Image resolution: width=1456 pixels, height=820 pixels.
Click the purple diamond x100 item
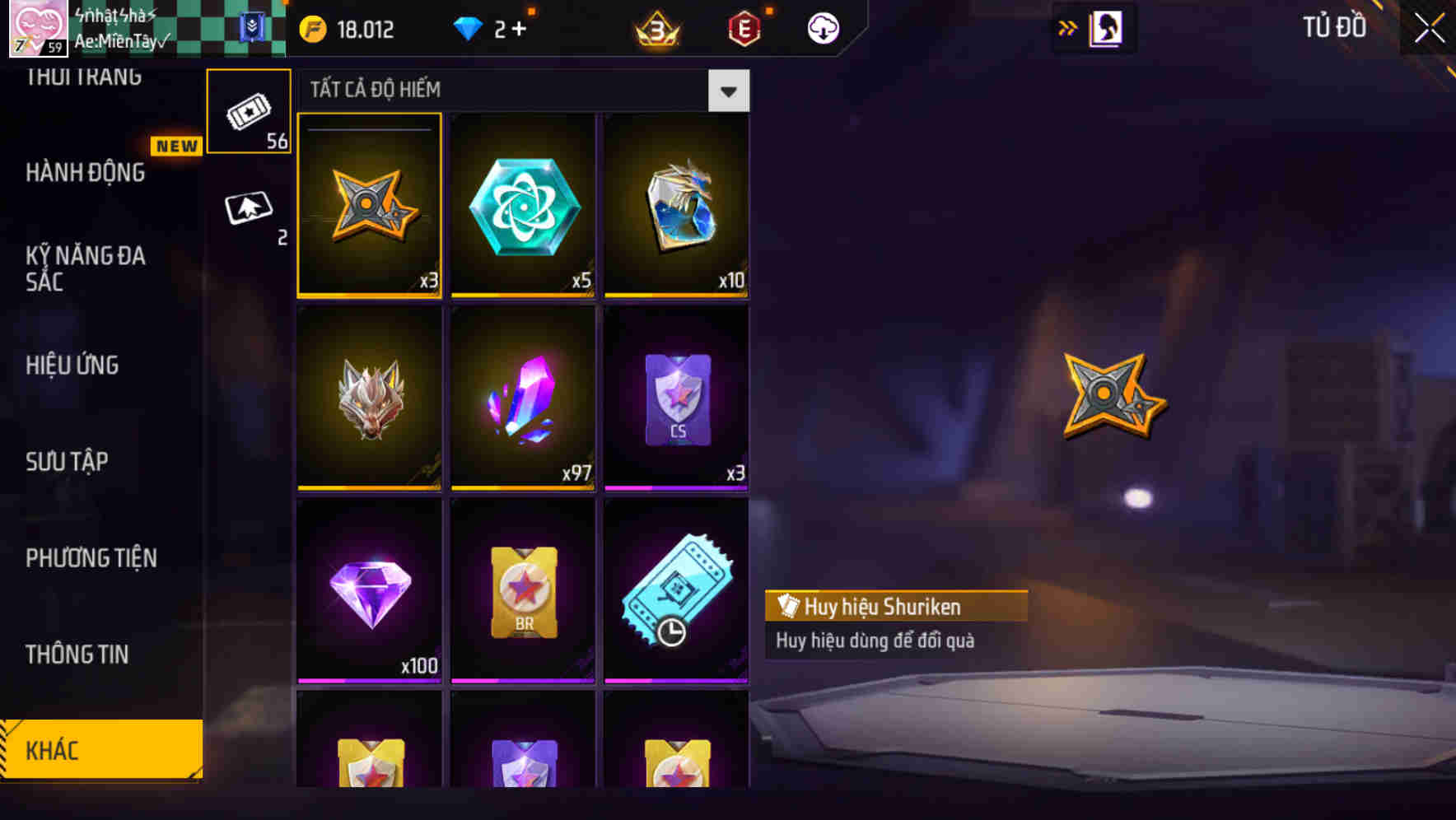370,591
